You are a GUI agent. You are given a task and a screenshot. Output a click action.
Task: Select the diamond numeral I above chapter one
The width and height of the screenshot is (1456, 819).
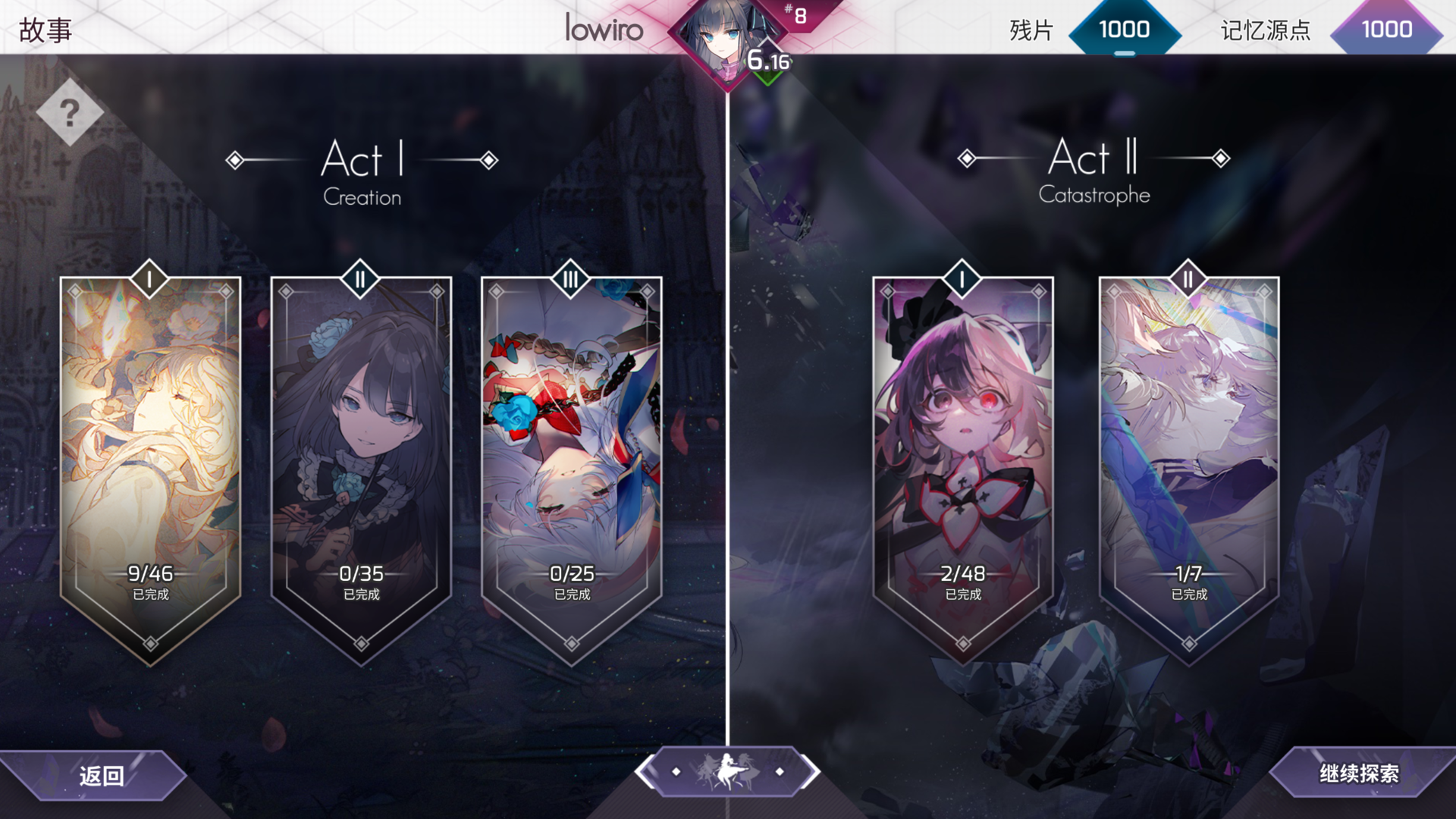(149, 277)
